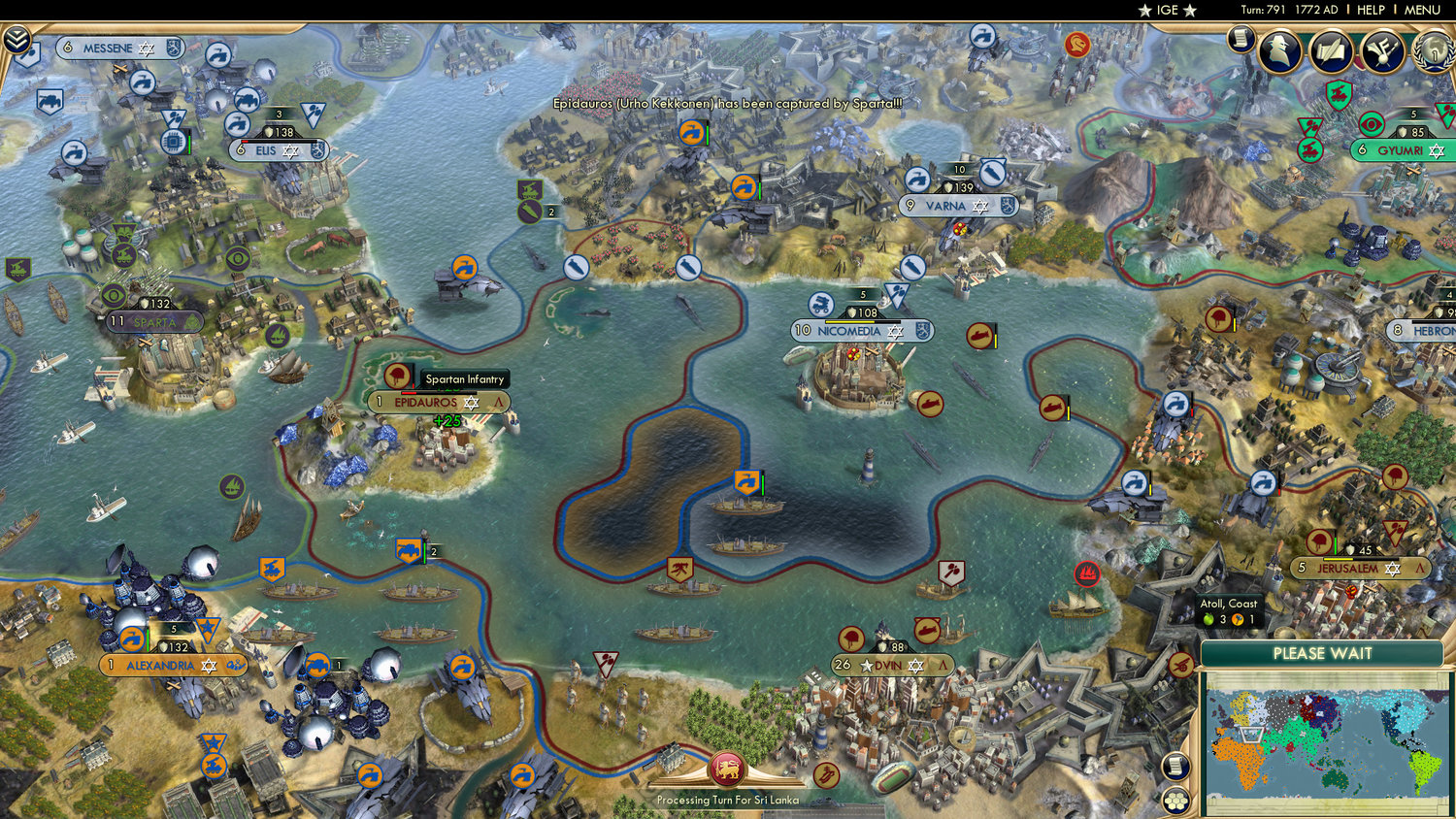Select the tank garrison flag near Messene

pos(49,101)
